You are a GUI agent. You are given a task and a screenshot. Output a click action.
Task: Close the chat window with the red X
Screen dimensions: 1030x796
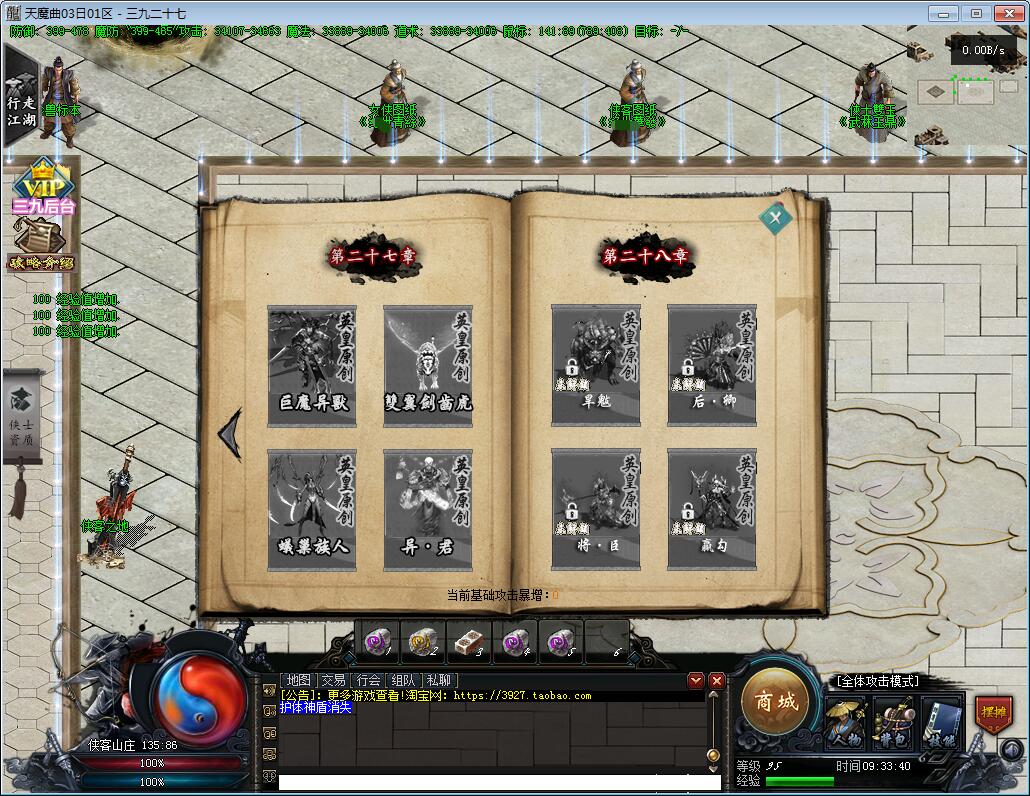(x=717, y=680)
